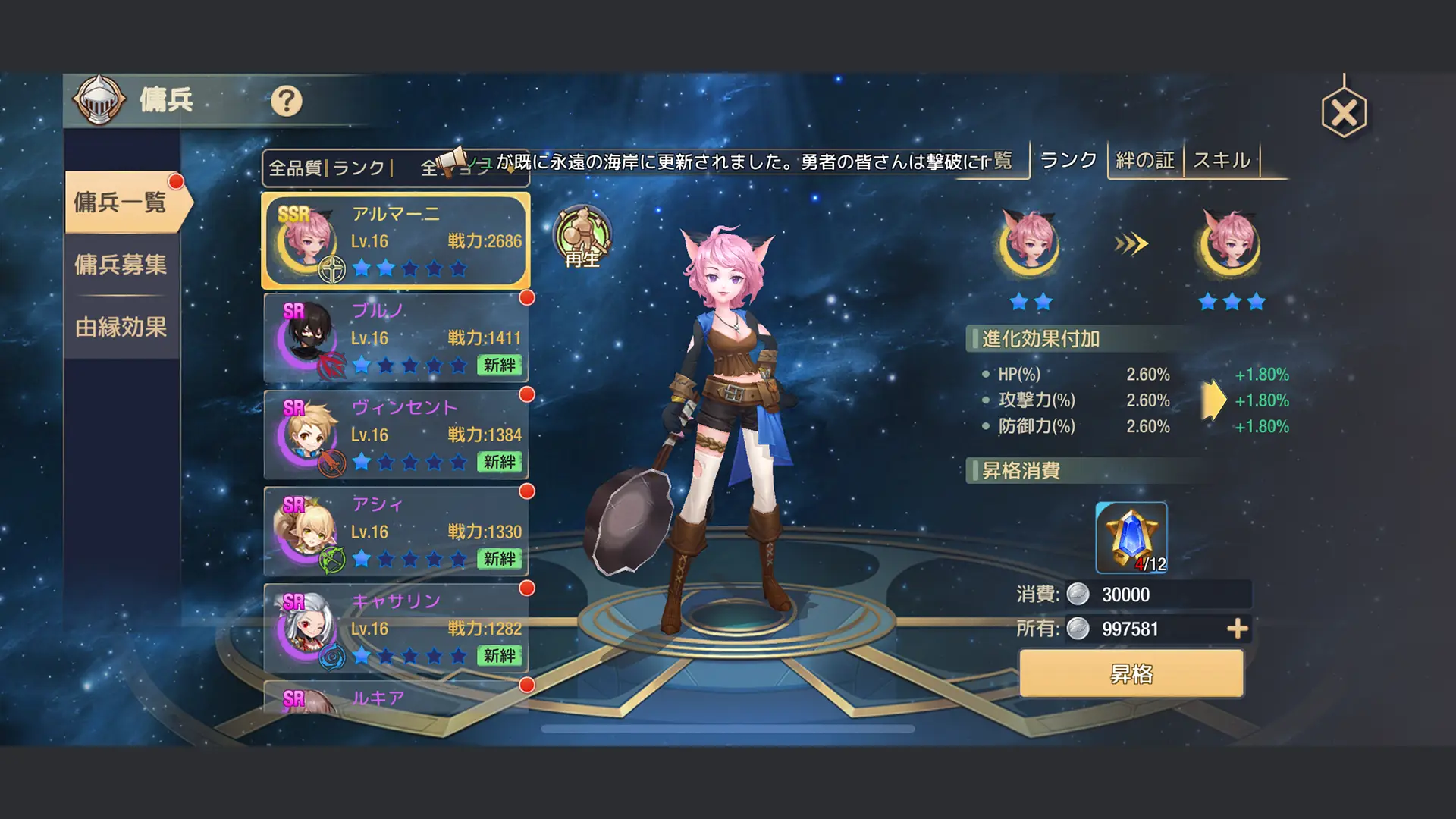1456x819 pixels.
Task: Switch to the 絆の証 tab
Action: pos(1144,160)
